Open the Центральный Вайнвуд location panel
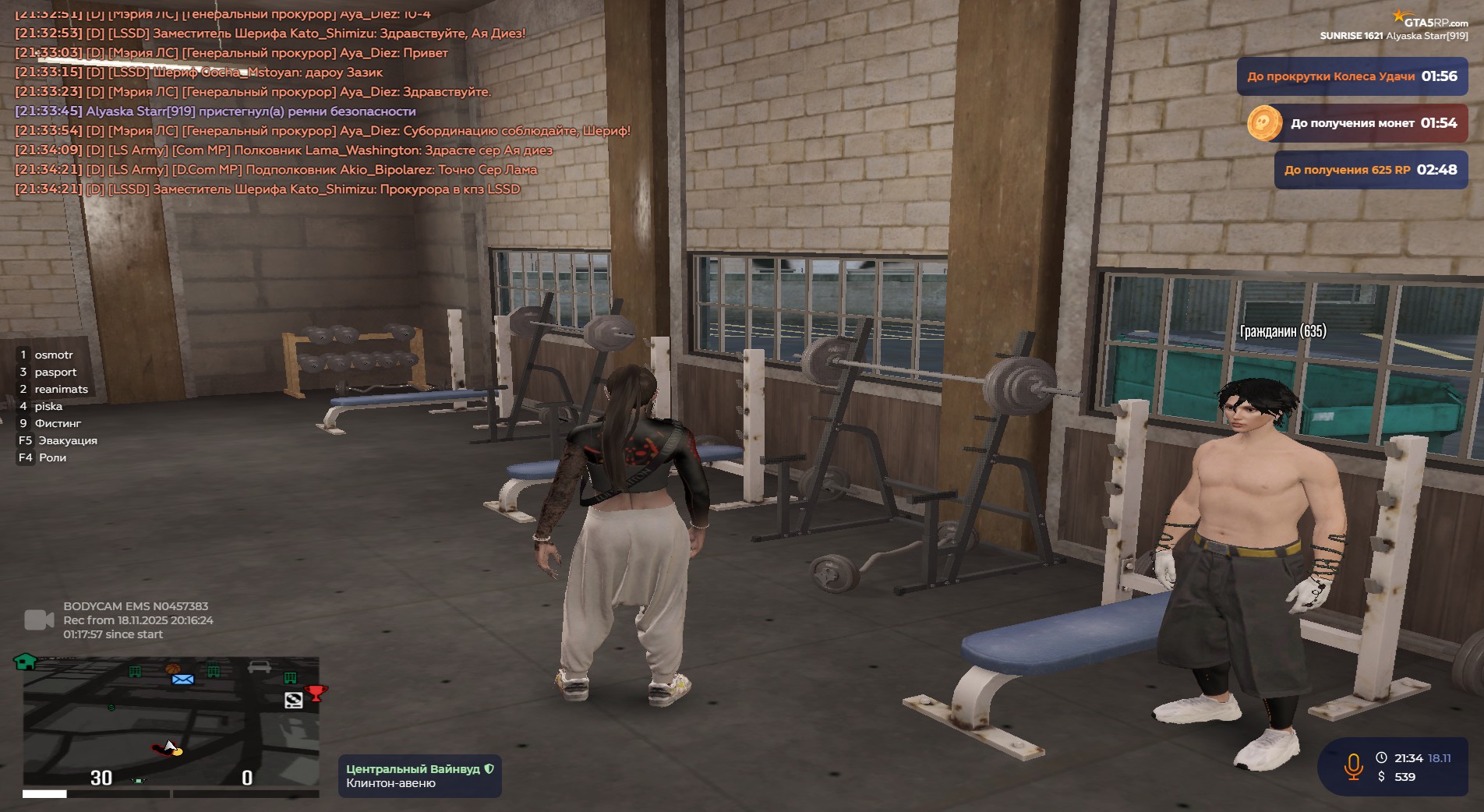The image size is (1484, 812). (x=419, y=775)
